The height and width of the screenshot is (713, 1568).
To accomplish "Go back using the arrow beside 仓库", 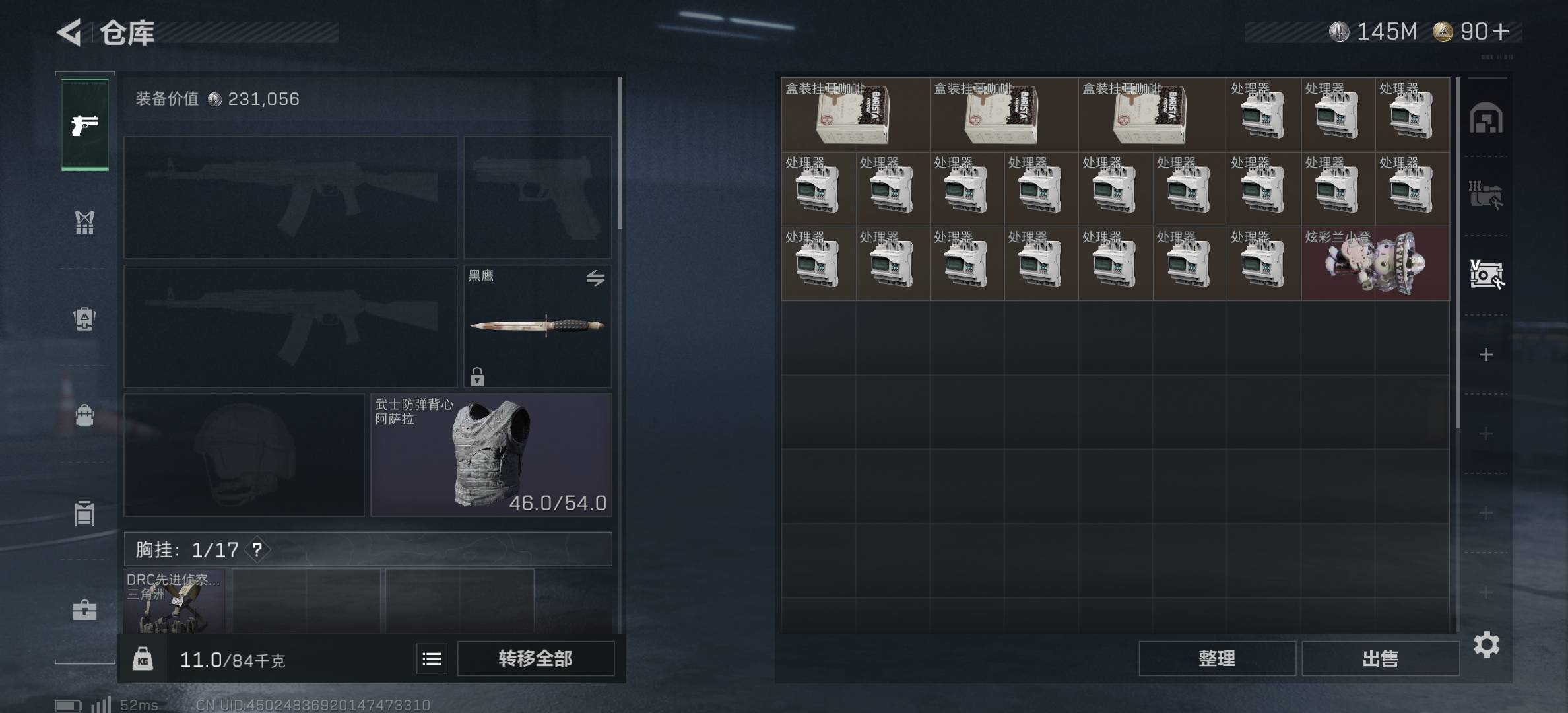I will tap(69, 32).
